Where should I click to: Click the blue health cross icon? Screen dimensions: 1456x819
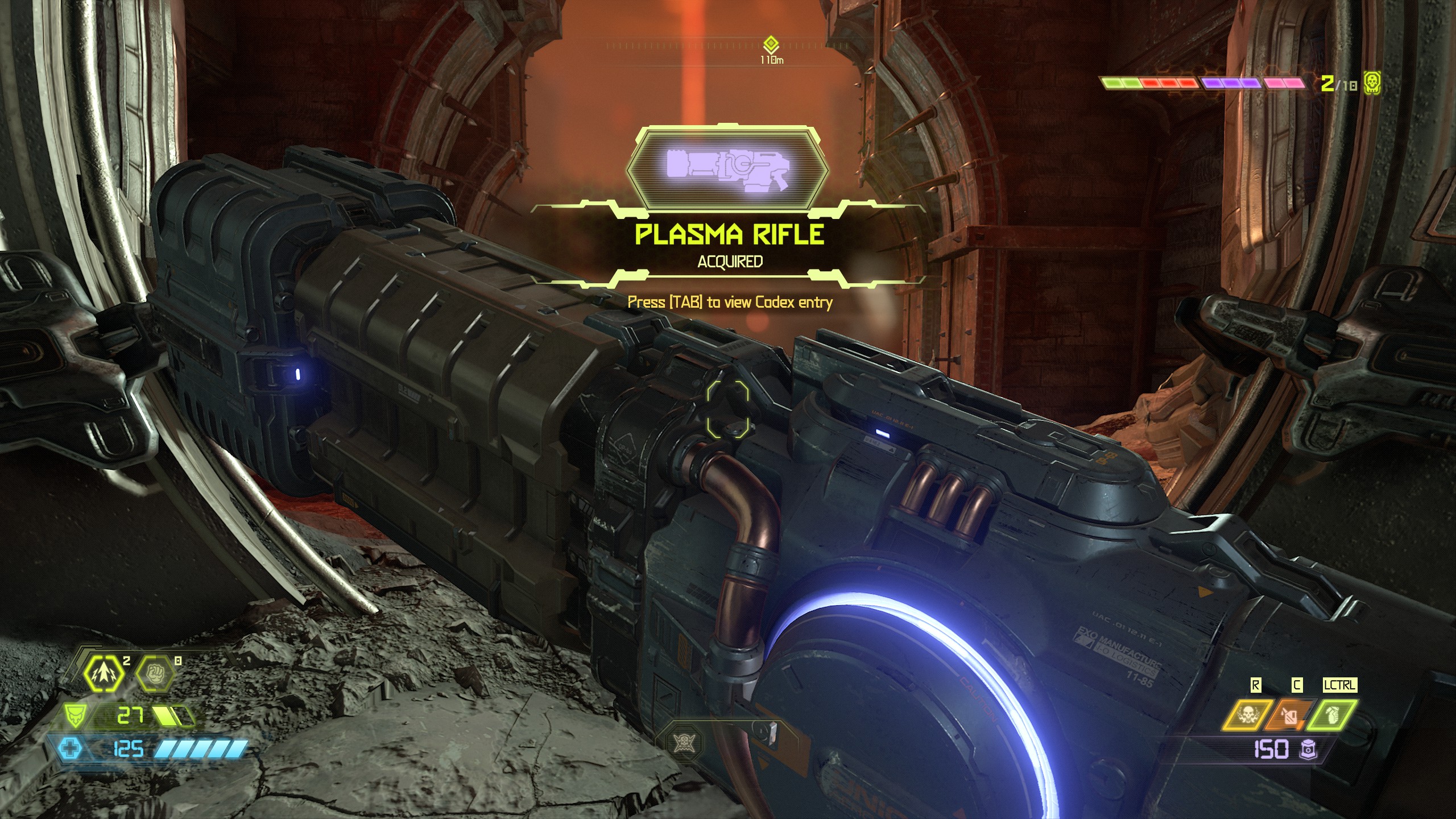click(x=70, y=748)
